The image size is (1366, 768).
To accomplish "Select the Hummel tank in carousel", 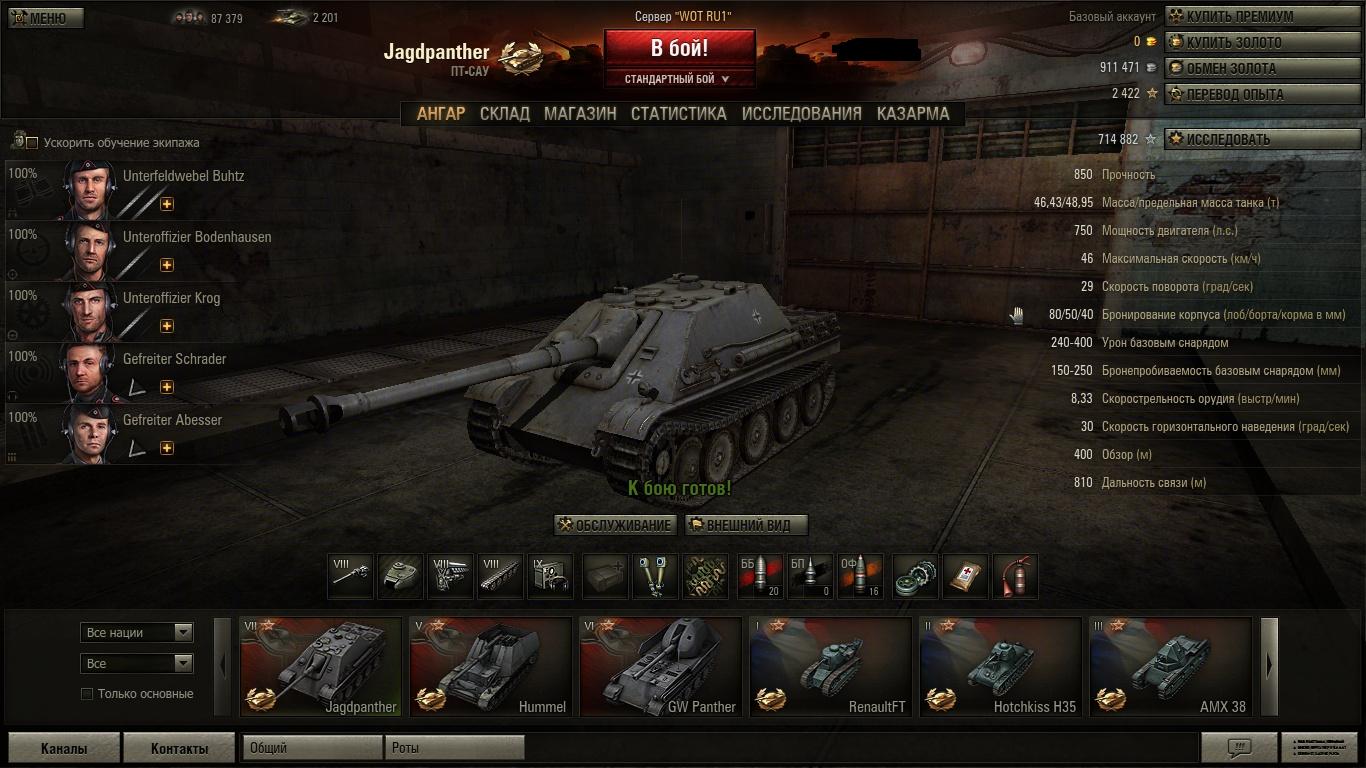I will [490, 666].
